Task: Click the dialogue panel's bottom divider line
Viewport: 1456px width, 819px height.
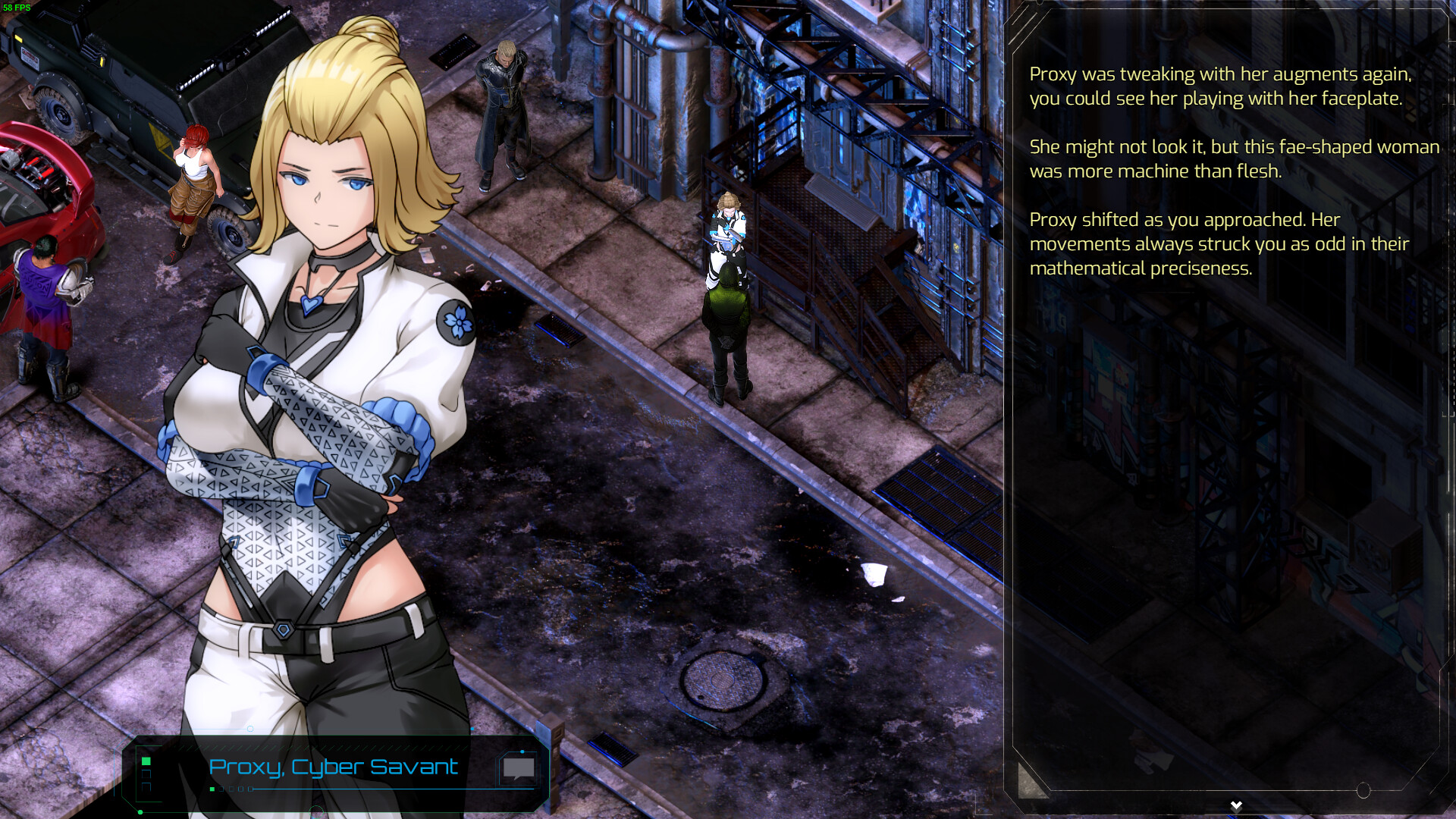Action: [1213, 789]
